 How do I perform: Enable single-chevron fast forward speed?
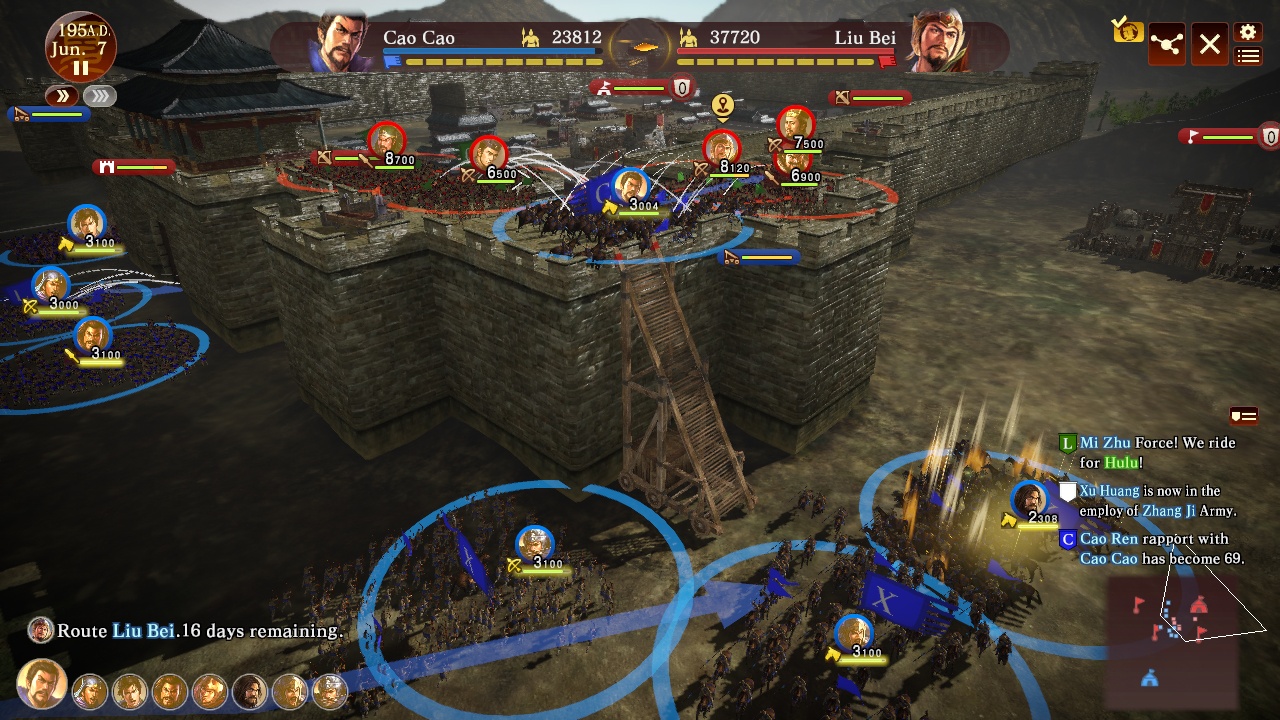[x=63, y=97]
